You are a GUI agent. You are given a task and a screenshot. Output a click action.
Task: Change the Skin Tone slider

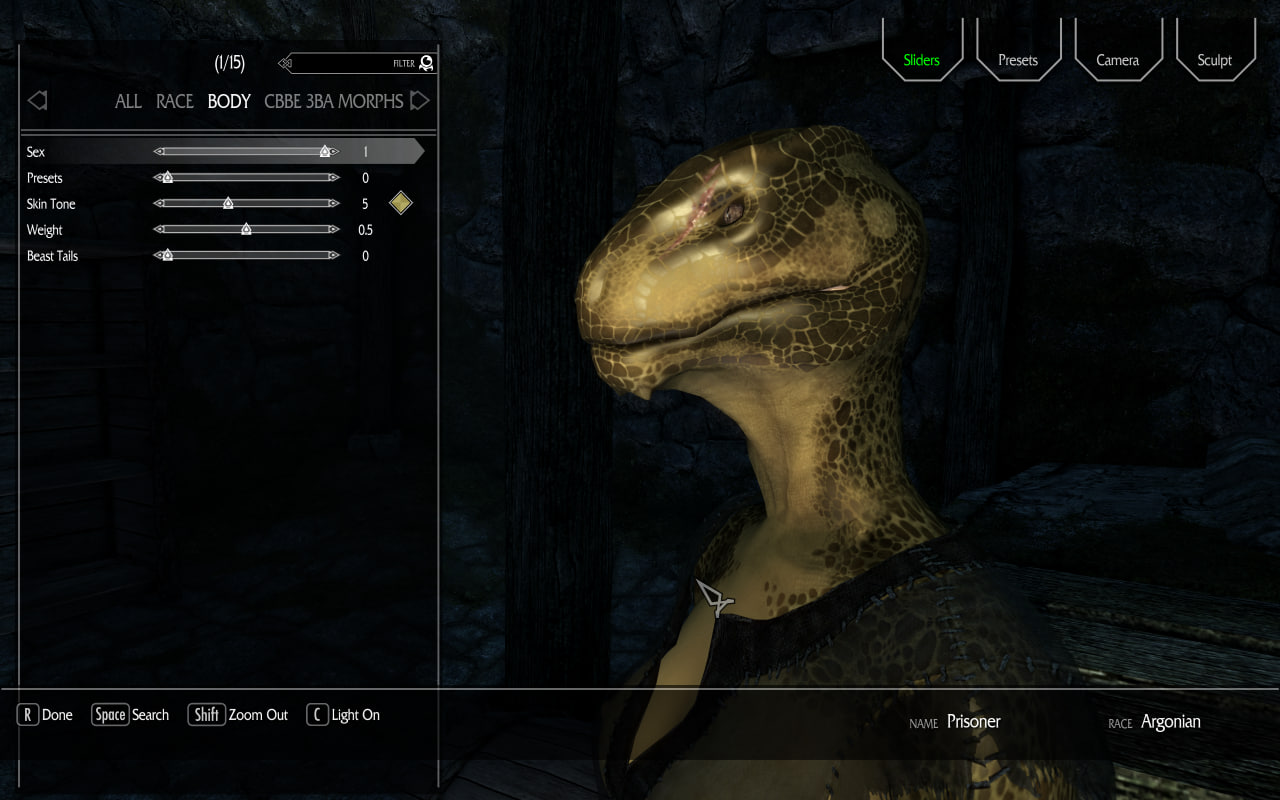(x=228, y=204)
